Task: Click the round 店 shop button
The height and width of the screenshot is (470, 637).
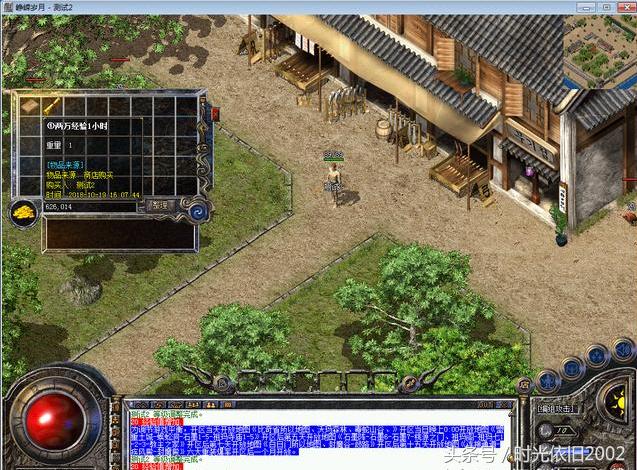Action: click(x=524, y=383)
